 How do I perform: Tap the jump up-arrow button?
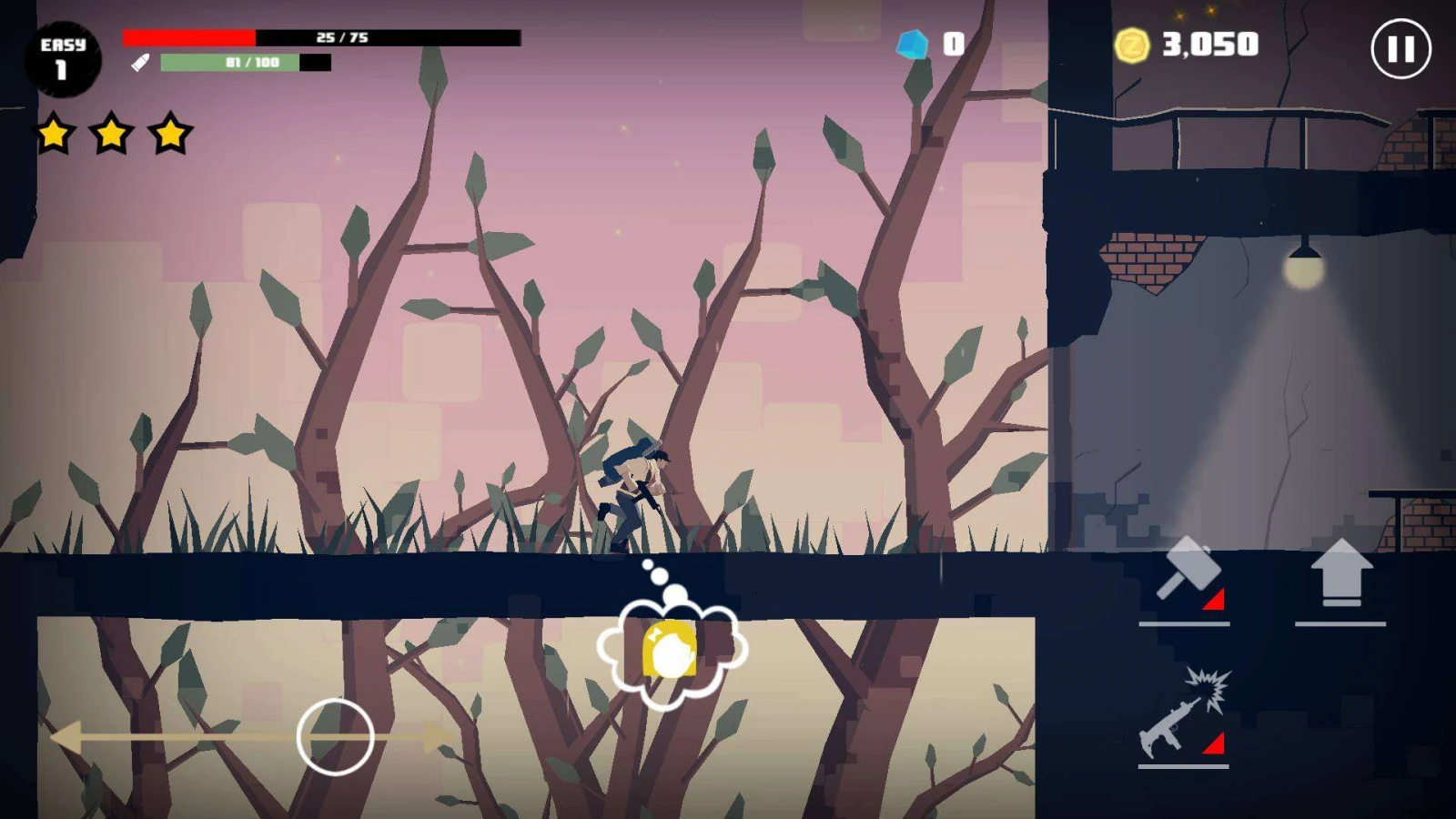point(1340,573)
